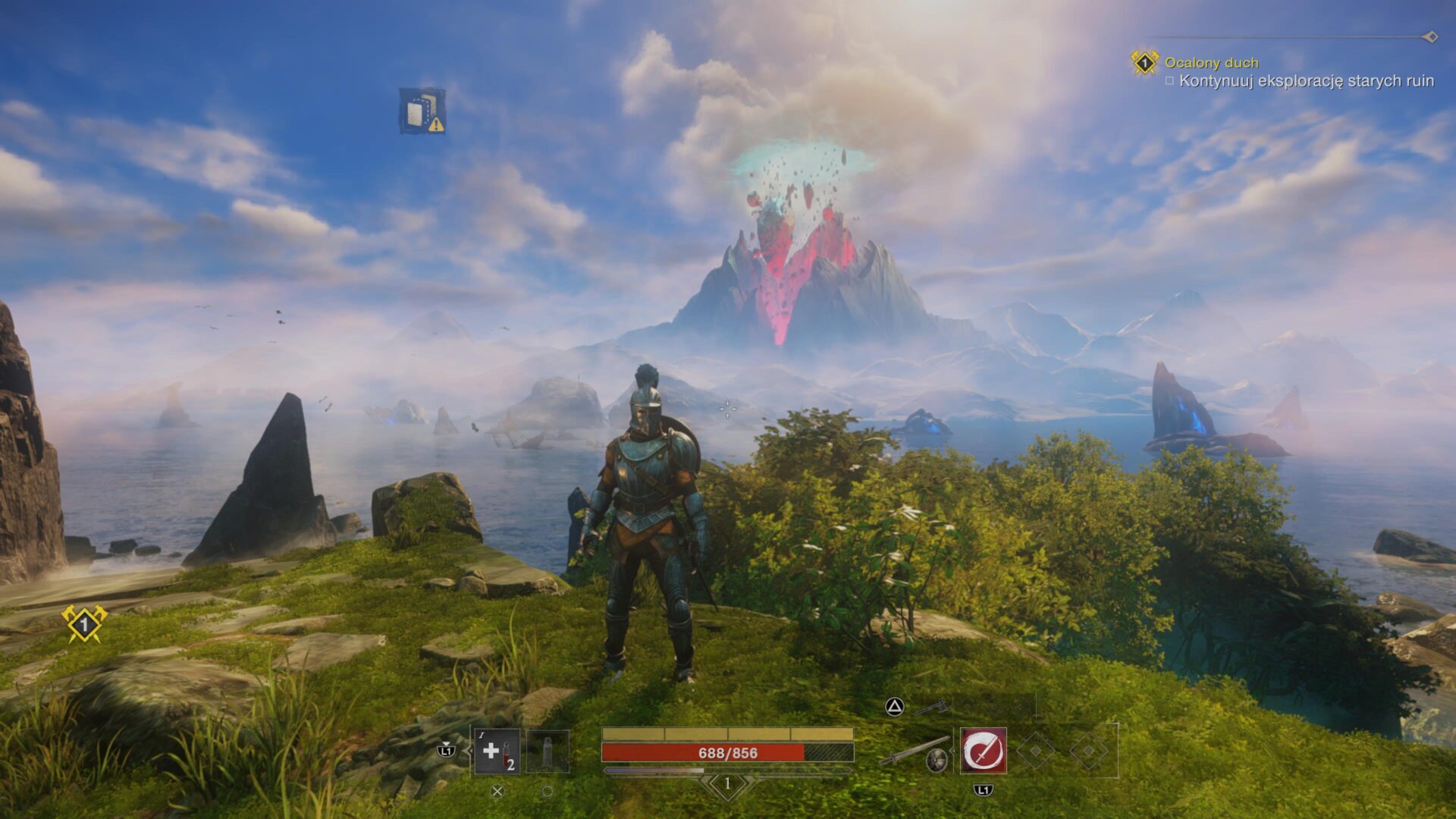The height and width of the screenshot is (819, 1456).
Task: Select the empty flask consumable slot
Action: pos(548,752)
